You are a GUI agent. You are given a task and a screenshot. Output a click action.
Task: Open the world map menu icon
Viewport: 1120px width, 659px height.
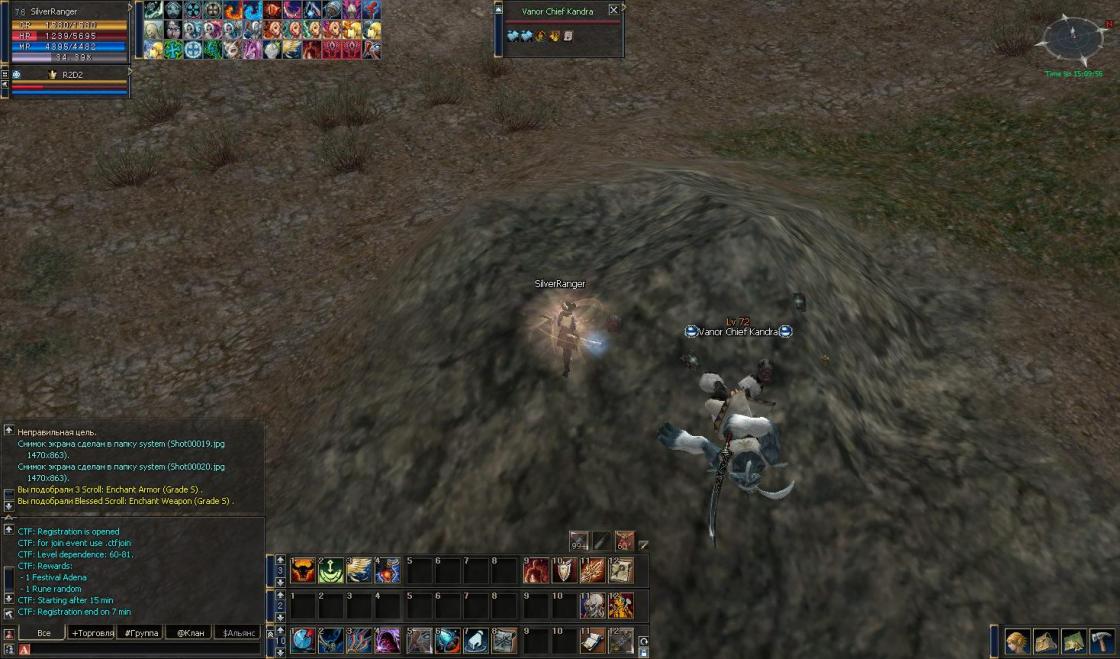[1074, 641]
